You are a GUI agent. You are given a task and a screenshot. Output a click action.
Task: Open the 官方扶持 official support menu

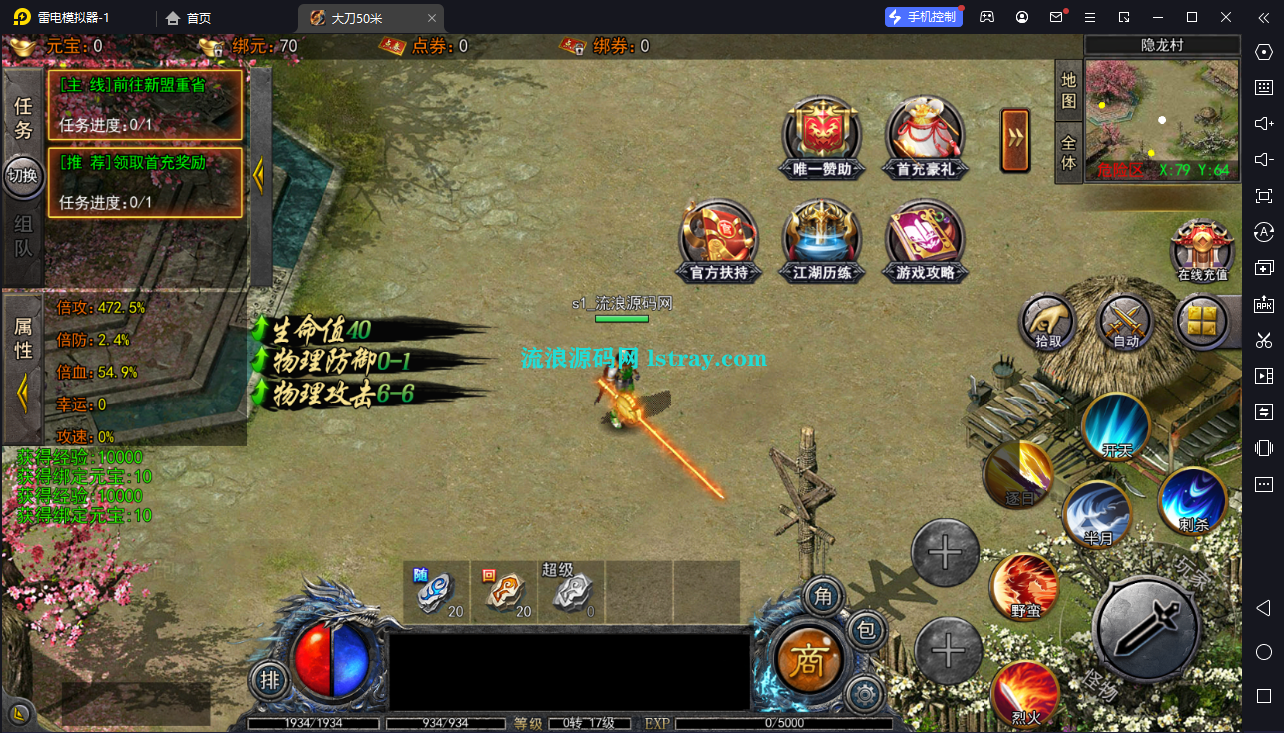718,240
